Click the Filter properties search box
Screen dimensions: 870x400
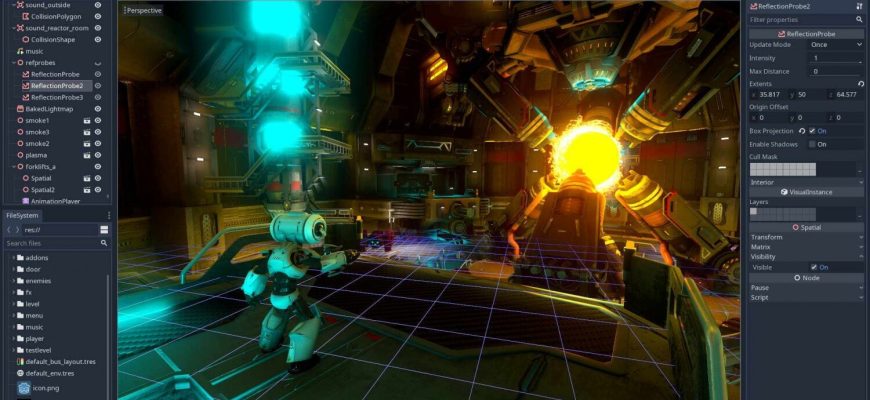pos(801,19)
